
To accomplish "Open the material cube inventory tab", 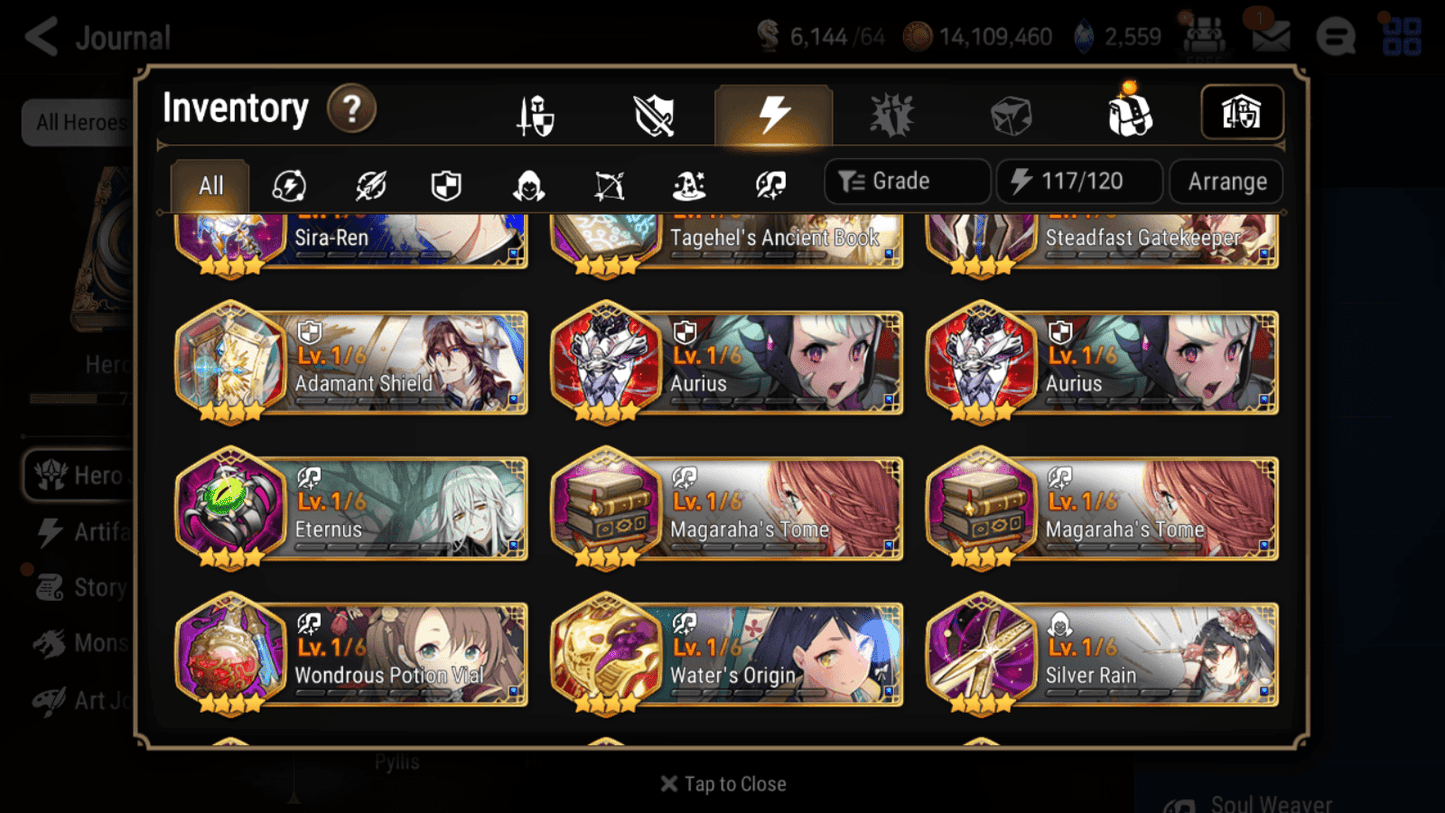I will (x=1009, y=113).
